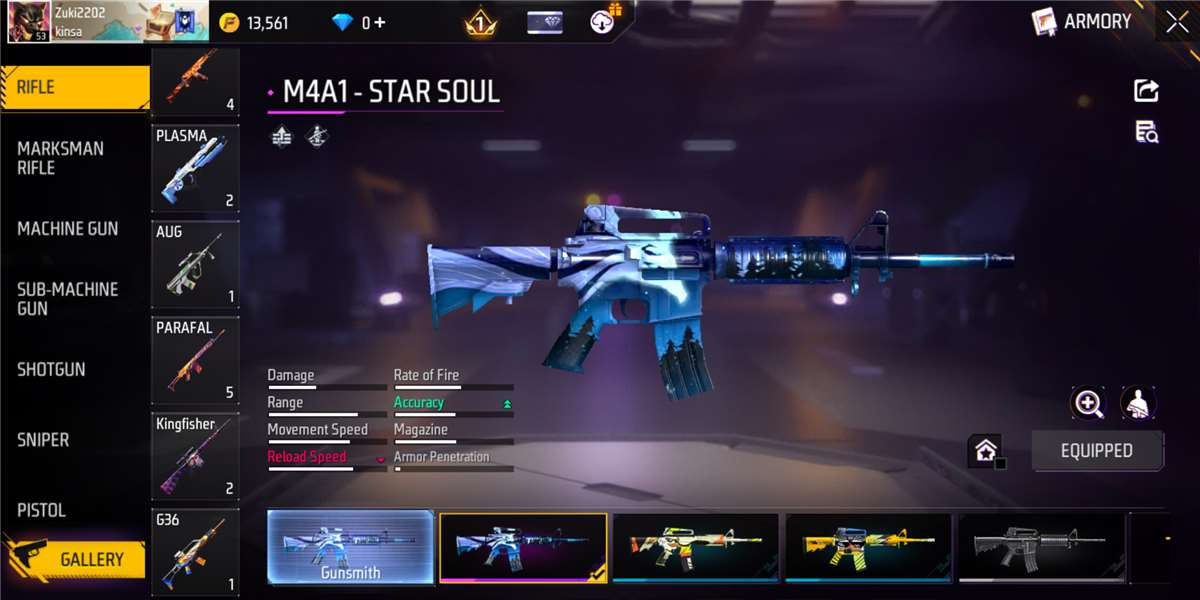Close the Armory screen
Viewport: 1200px width, 600px height.
click(x=1177, y=22)
